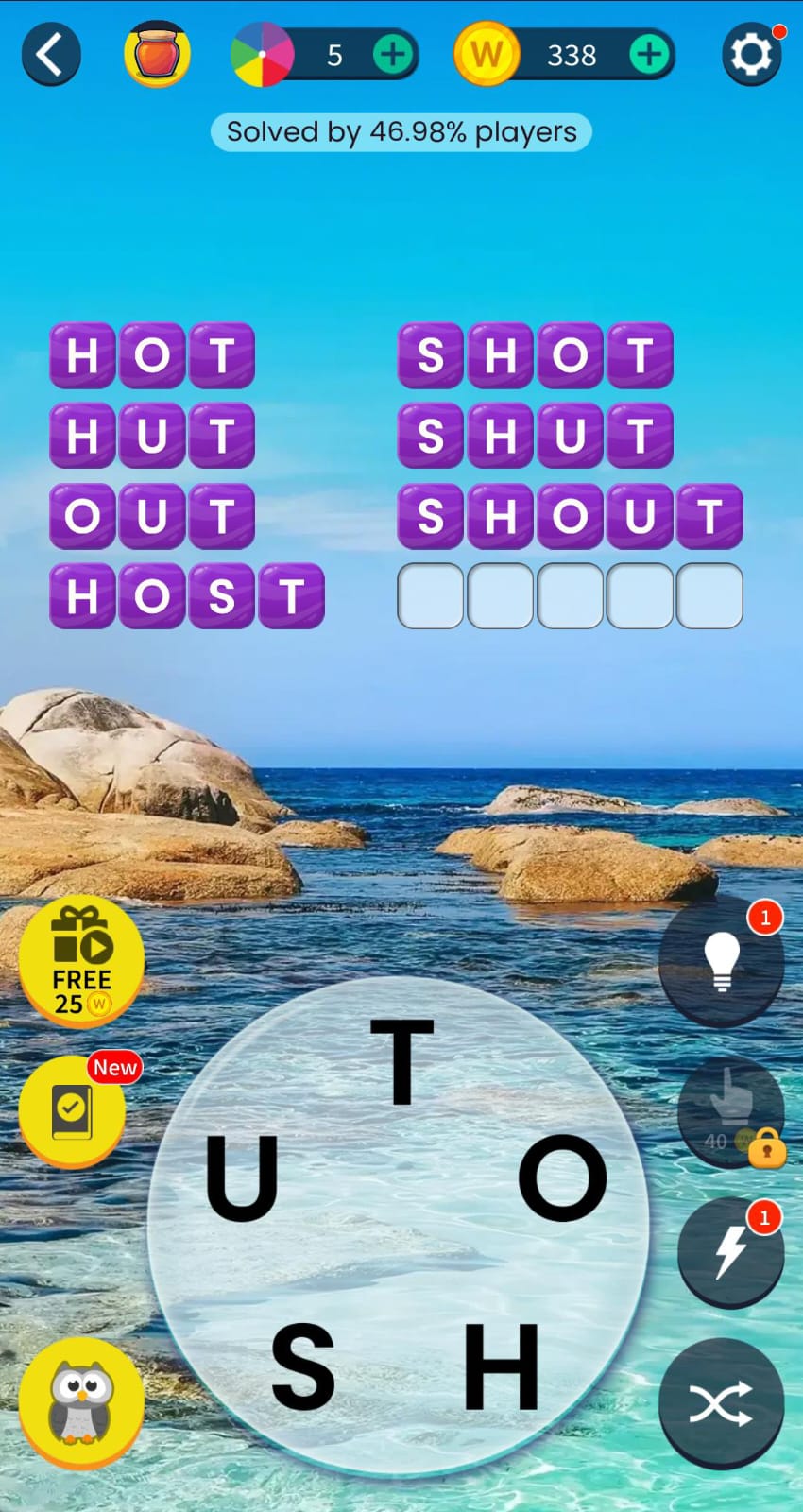Buy more coins with the plus button
The height and width of the screenshot is (1512, 803).
[649, 55]
